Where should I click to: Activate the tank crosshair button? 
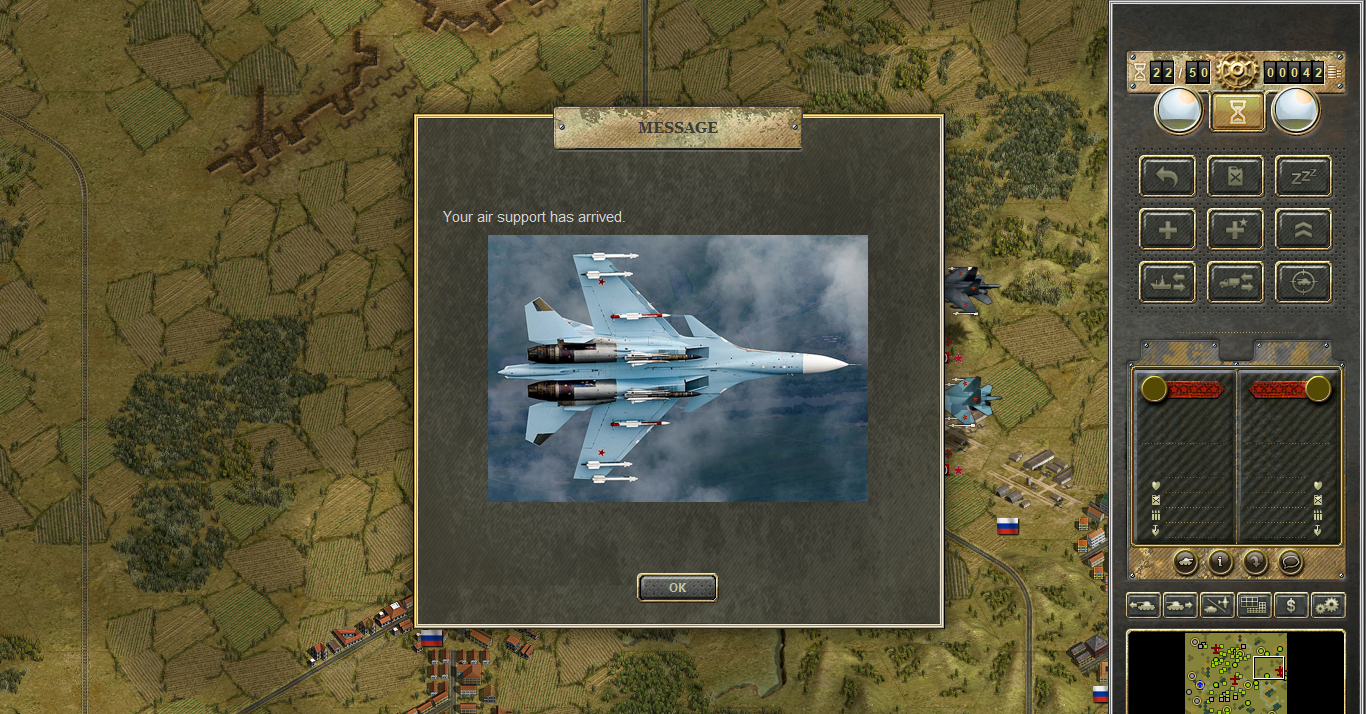[1303, 283]
